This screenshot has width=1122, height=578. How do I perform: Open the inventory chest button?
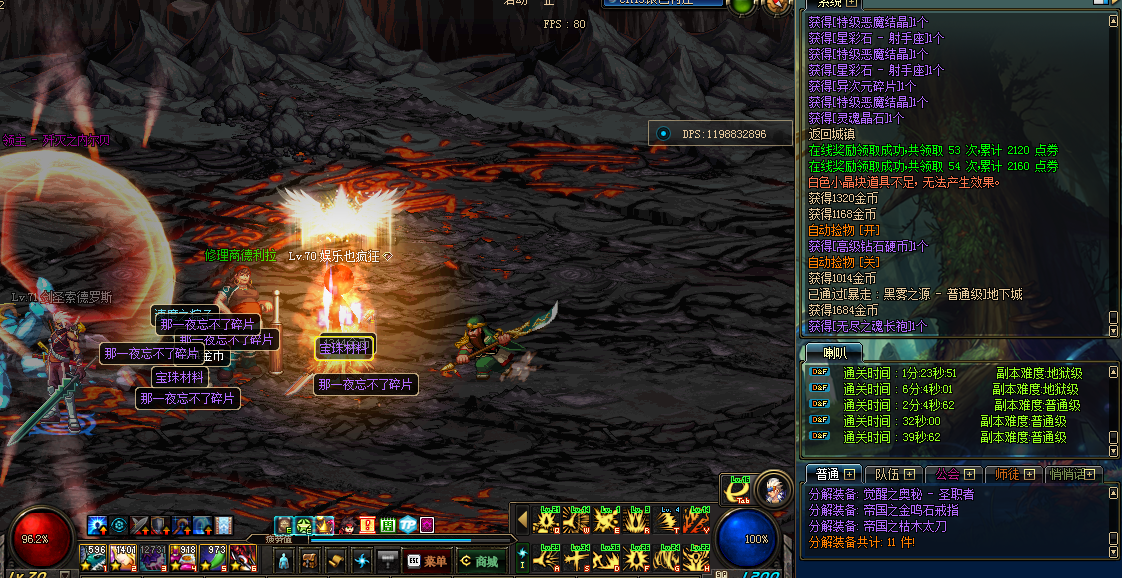[x=310, y=561]
